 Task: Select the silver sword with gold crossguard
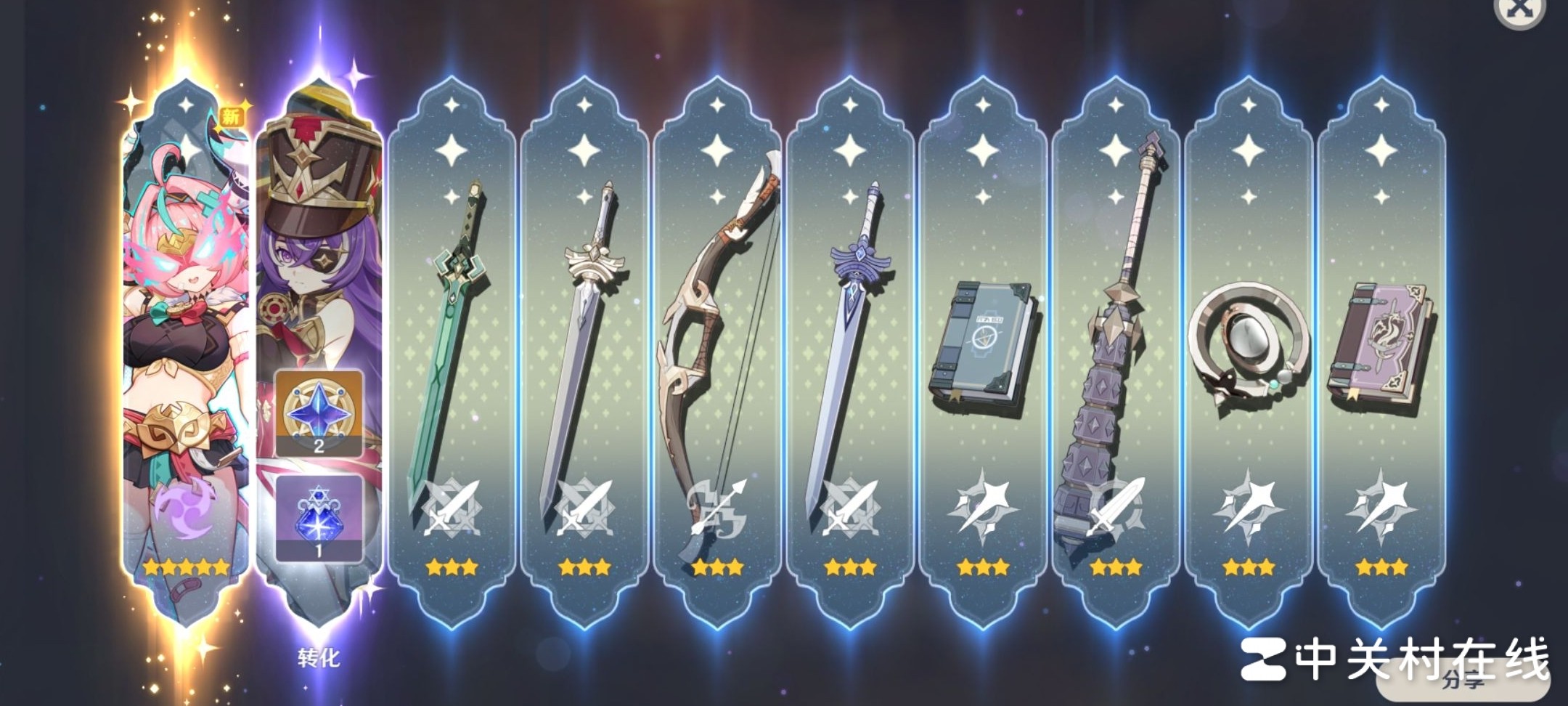tap(584, 349)
